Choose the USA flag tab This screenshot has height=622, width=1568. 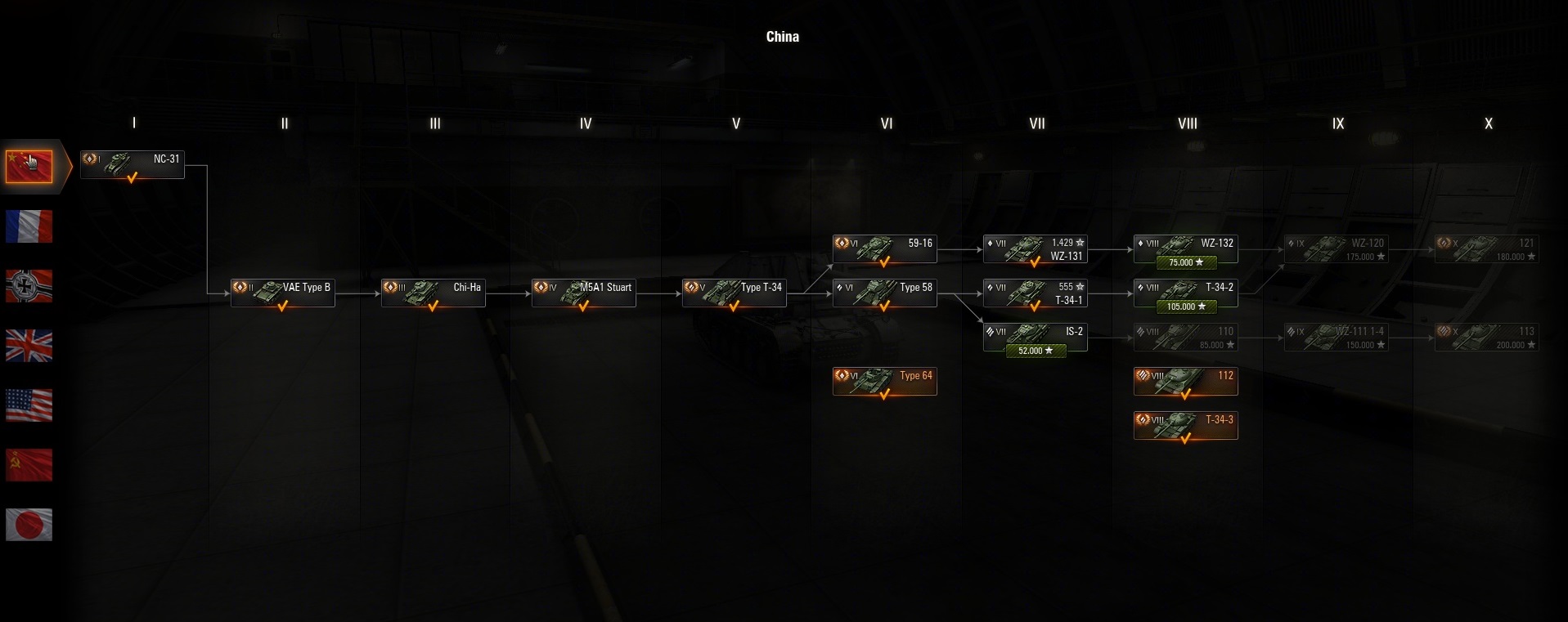pyautogui.click(x=29, y=405)
